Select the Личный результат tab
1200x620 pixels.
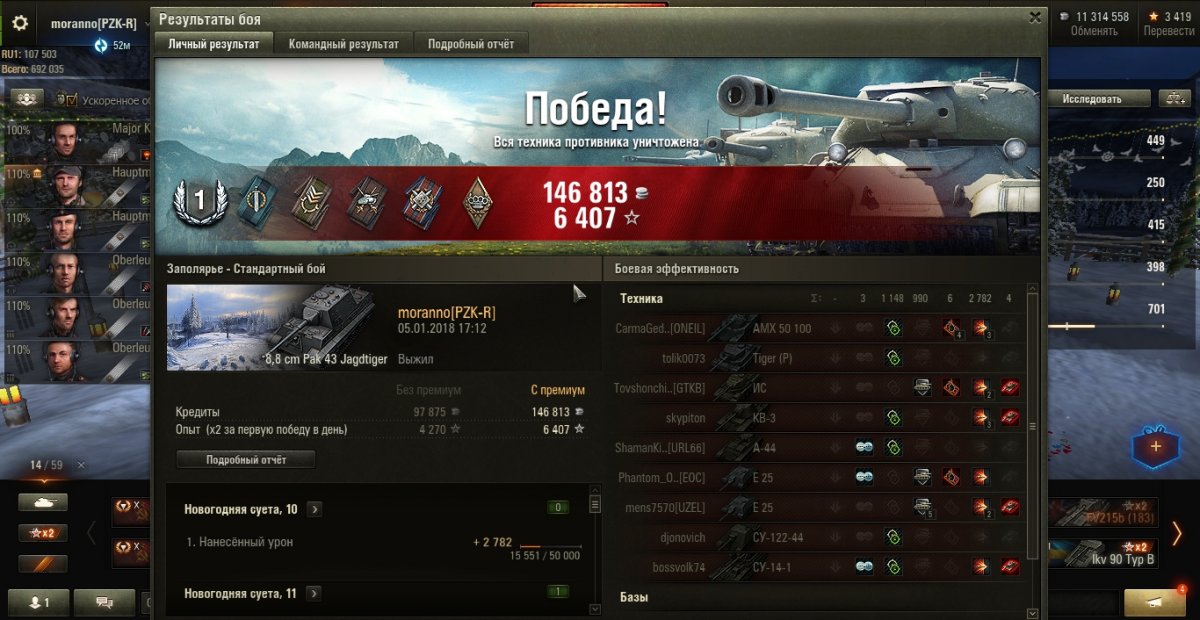[213, 44]
